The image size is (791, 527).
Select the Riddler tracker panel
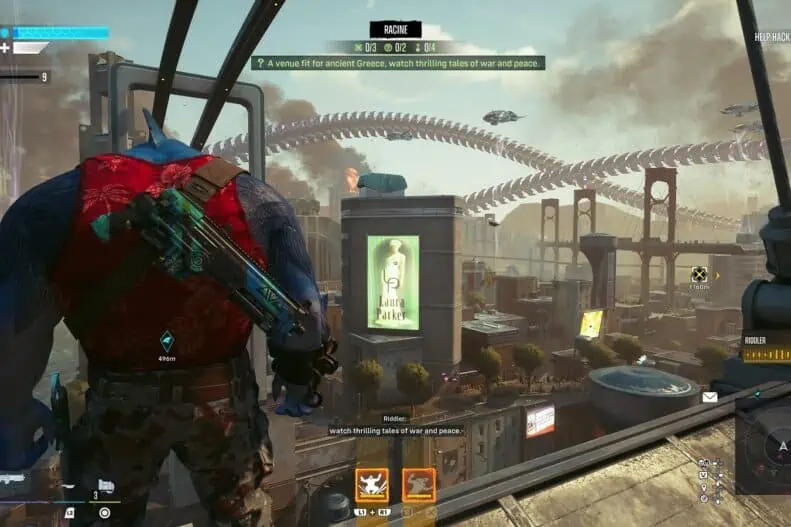pos(766,348)
